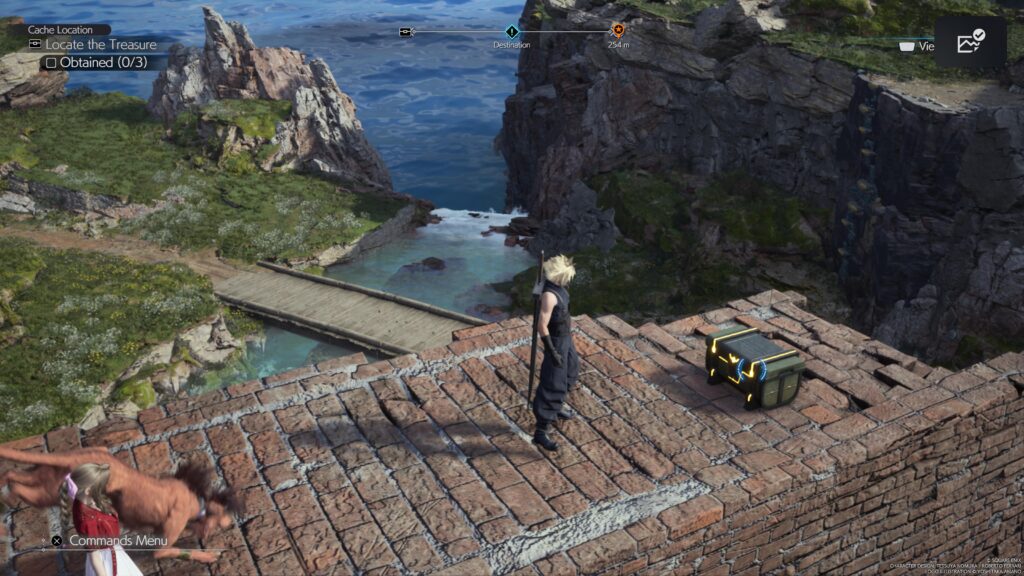This screenshot has height=576, width=1024.
Task: Click the Destination diamond marker on compass
Action: [512, 32]
